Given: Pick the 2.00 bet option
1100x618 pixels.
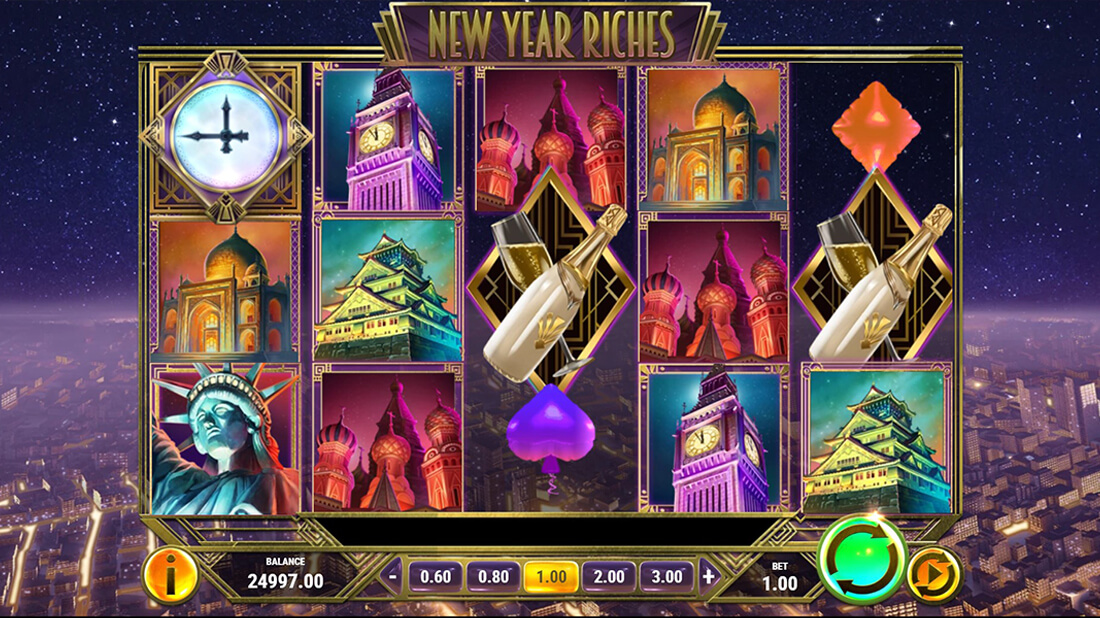Looking at the screenshot, I should [x=609, y=577].
